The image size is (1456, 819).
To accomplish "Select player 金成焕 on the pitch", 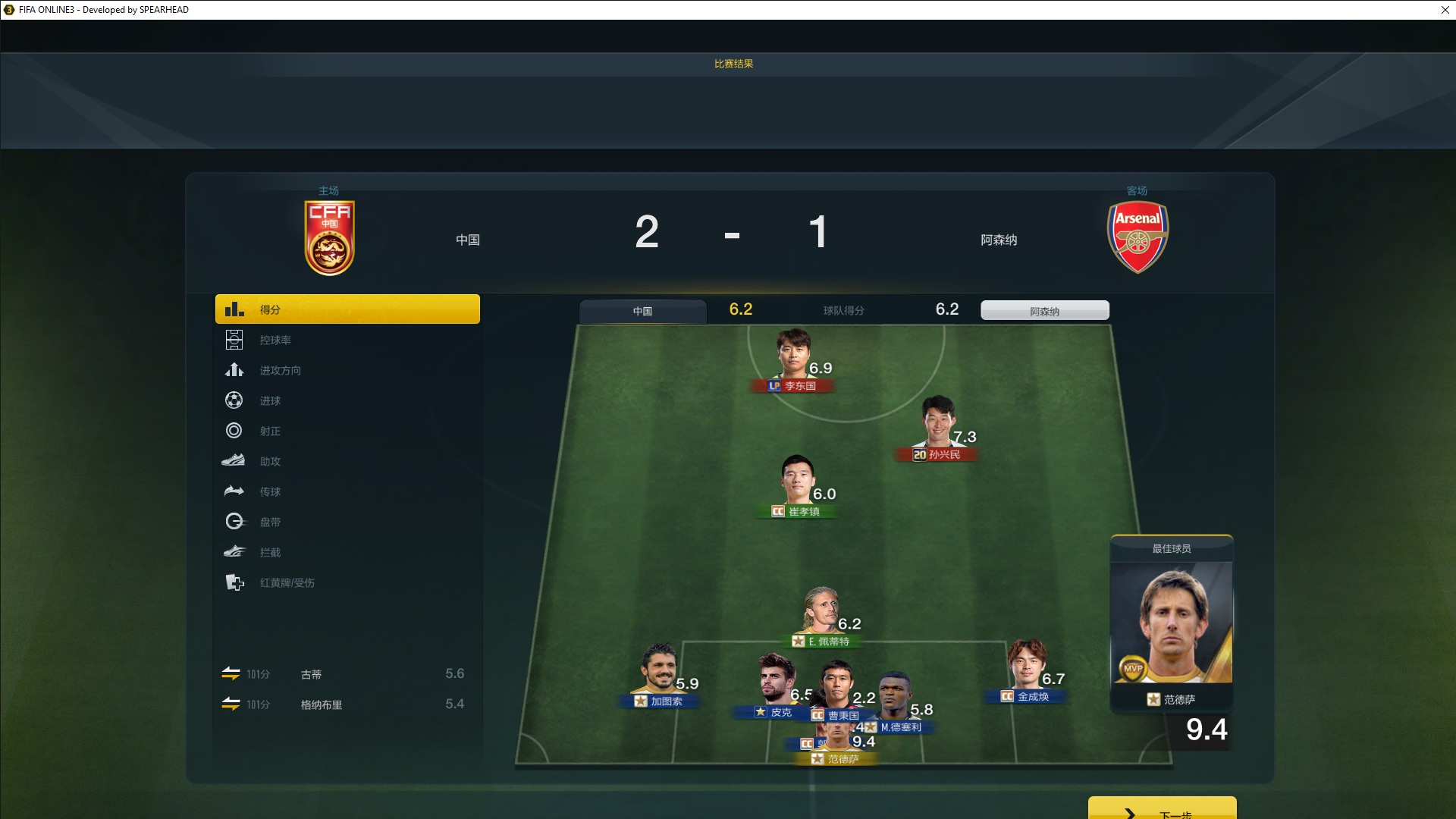I will click(1026, 667).
